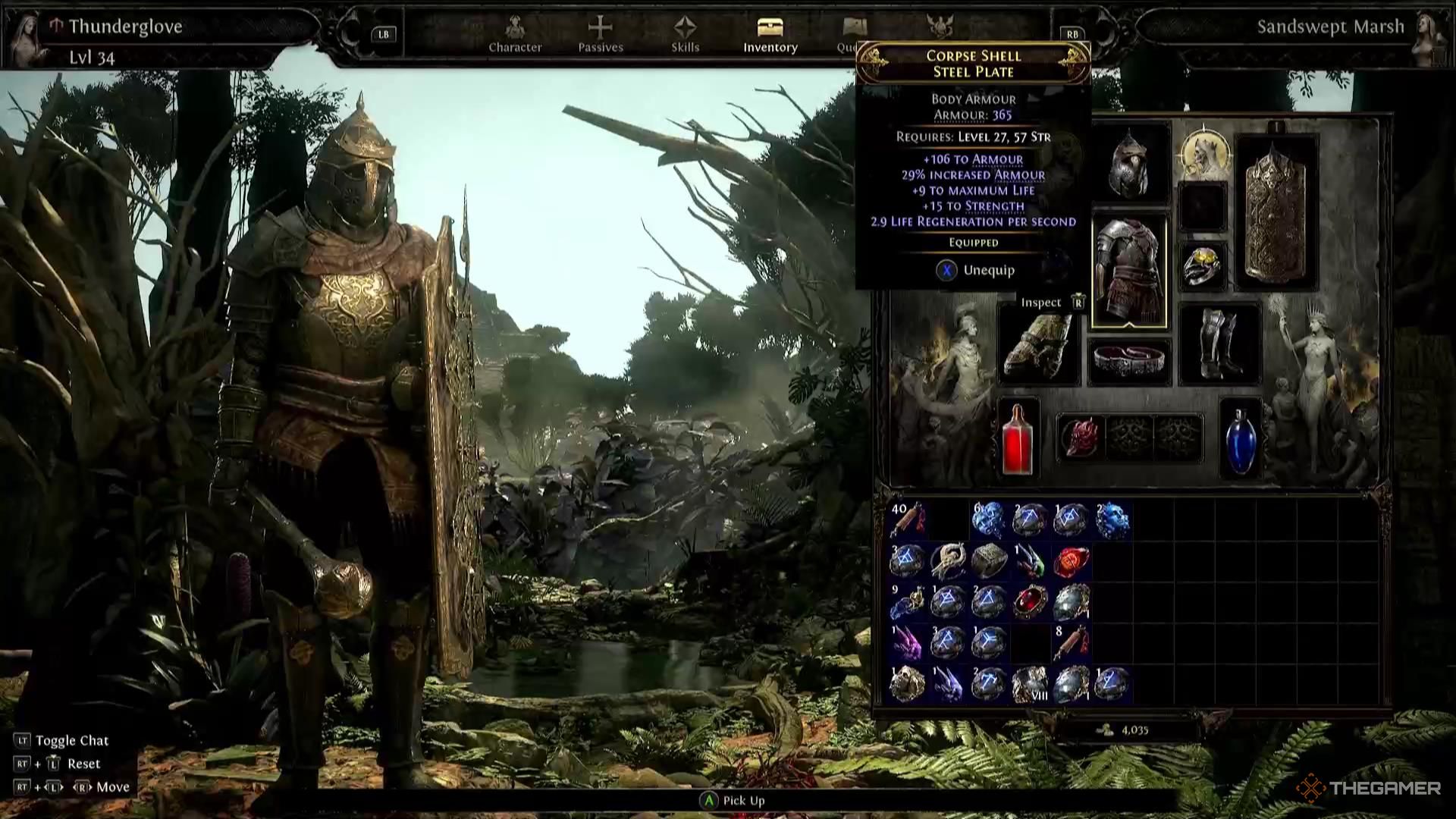Select the stack of 40 scrolls
The height and width of the screenshot is (819, 1456).
coord(907,520)
